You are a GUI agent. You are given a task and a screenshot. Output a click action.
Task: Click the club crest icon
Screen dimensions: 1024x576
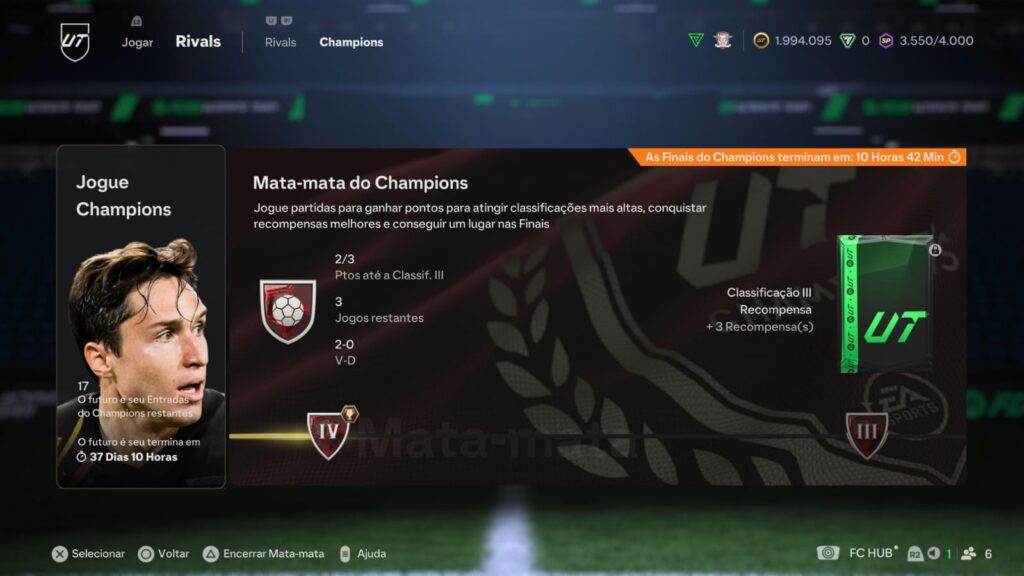723,40
